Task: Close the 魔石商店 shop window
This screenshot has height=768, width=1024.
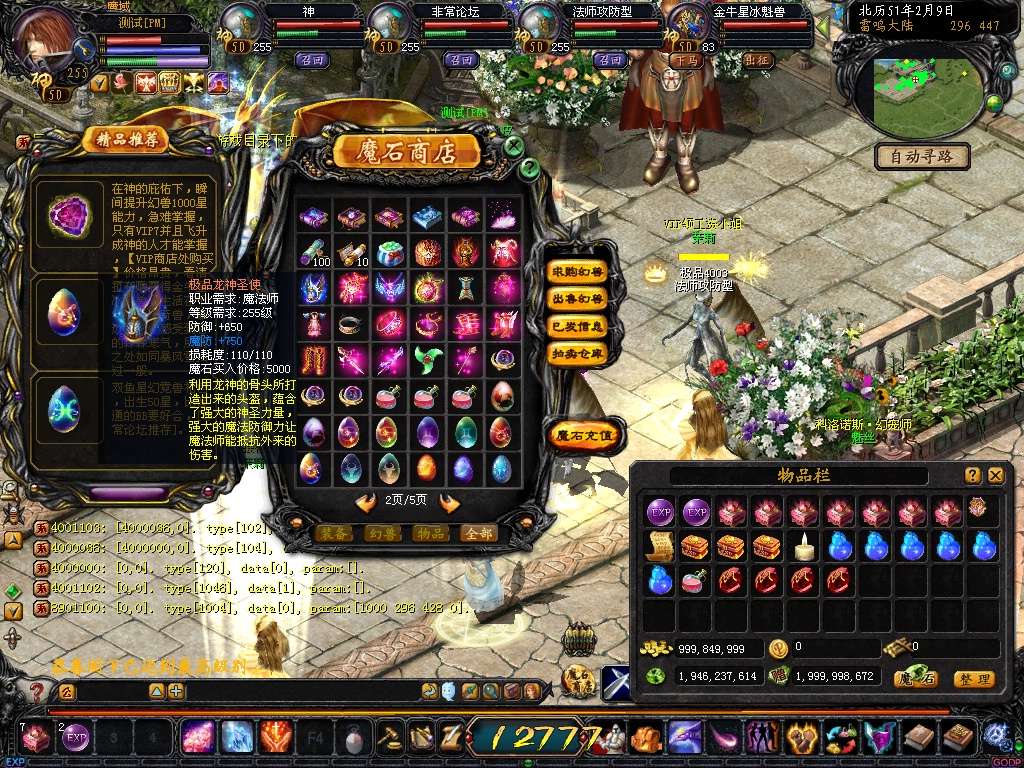Action: 513,147
